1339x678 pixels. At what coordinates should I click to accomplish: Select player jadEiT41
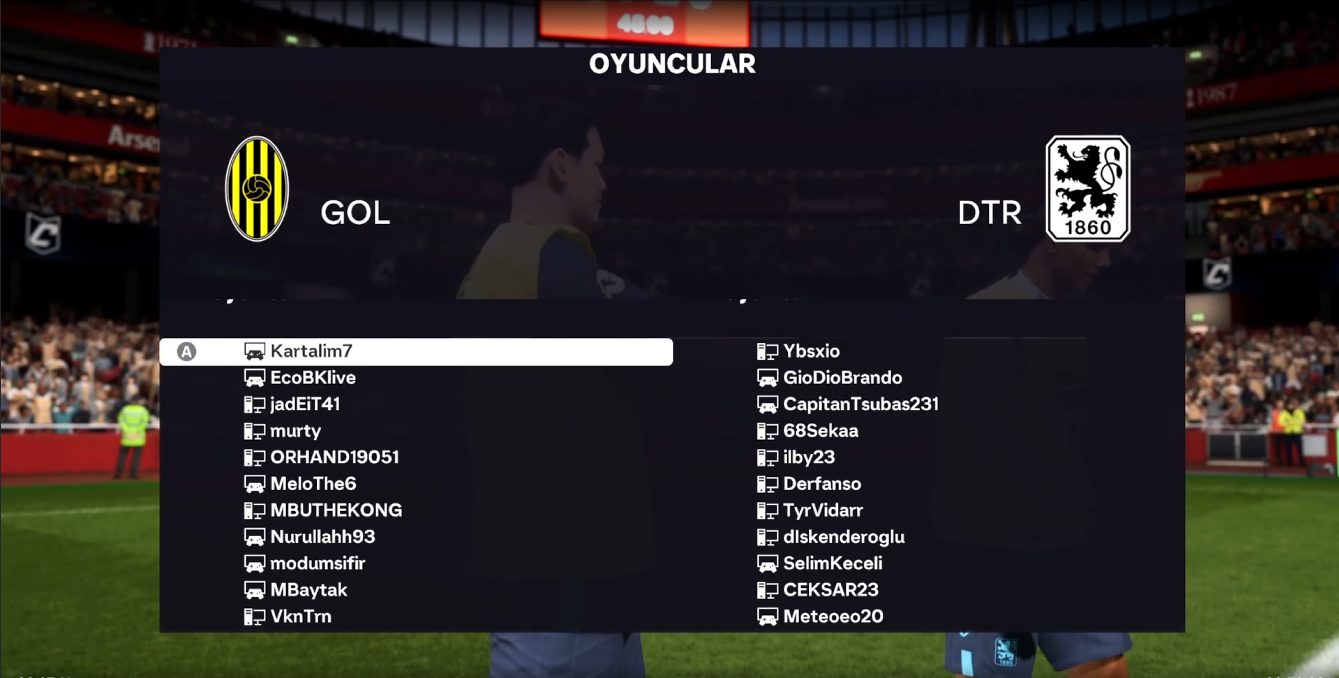(305, 405)
